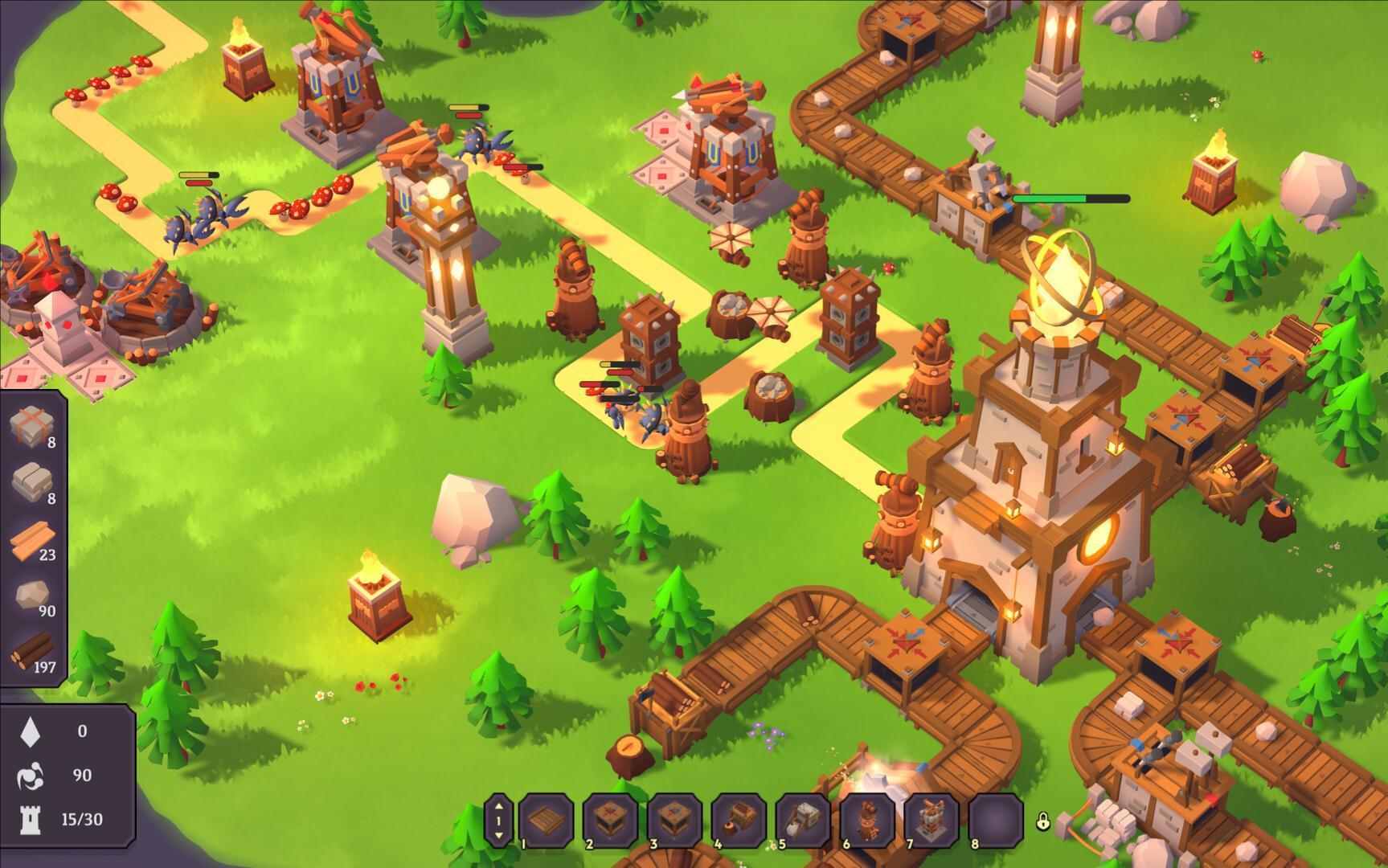The image size is (1388, 868).
Task: Pick the arrow-marked crate in slot 3
Action: click(675, 820)
